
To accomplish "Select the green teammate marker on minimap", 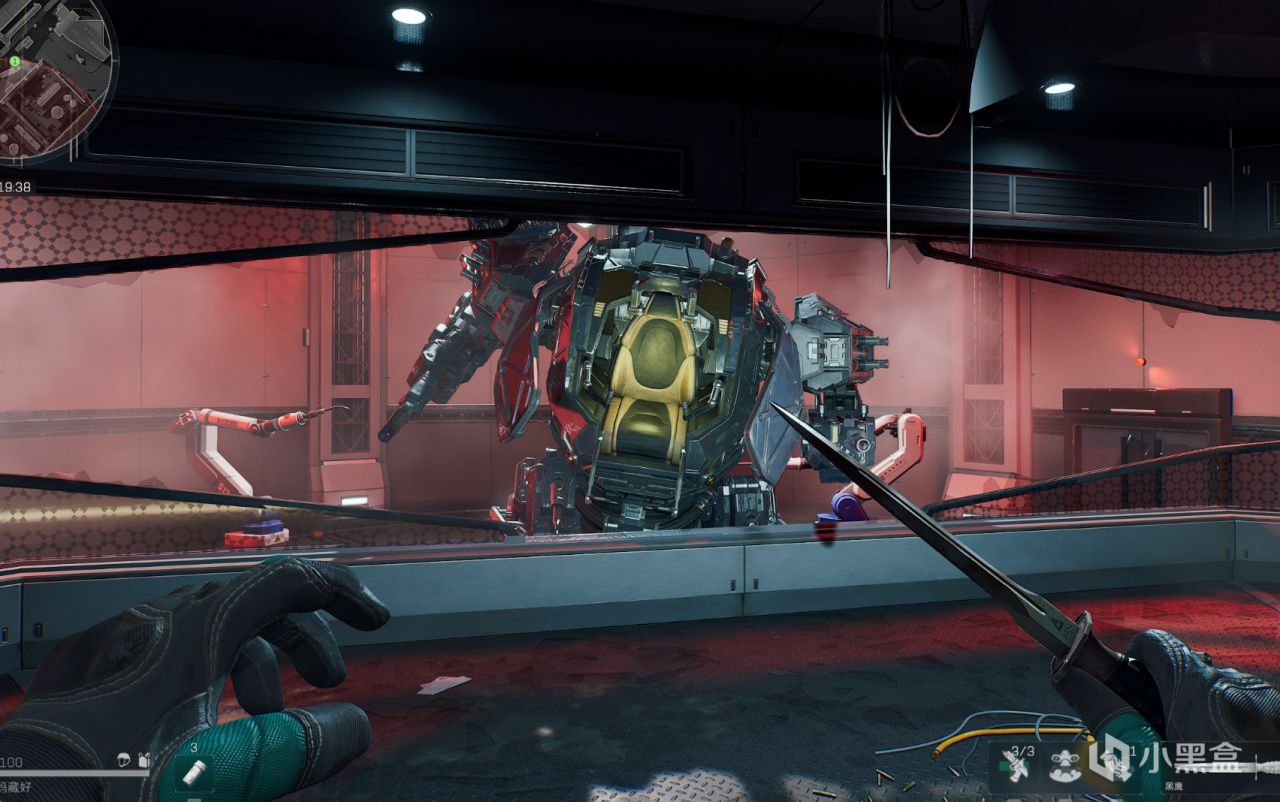I will [15, 62].
